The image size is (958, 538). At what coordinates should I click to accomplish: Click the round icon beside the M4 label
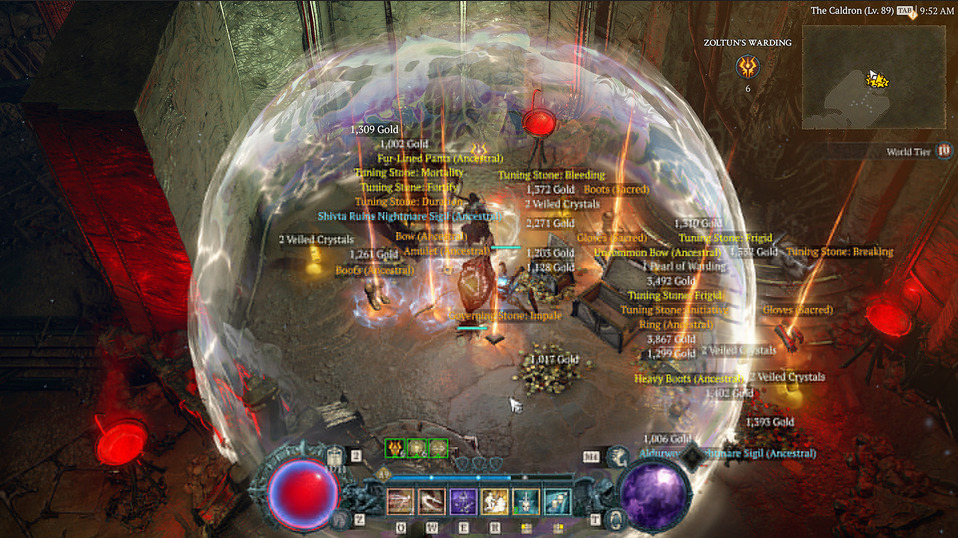618,456
